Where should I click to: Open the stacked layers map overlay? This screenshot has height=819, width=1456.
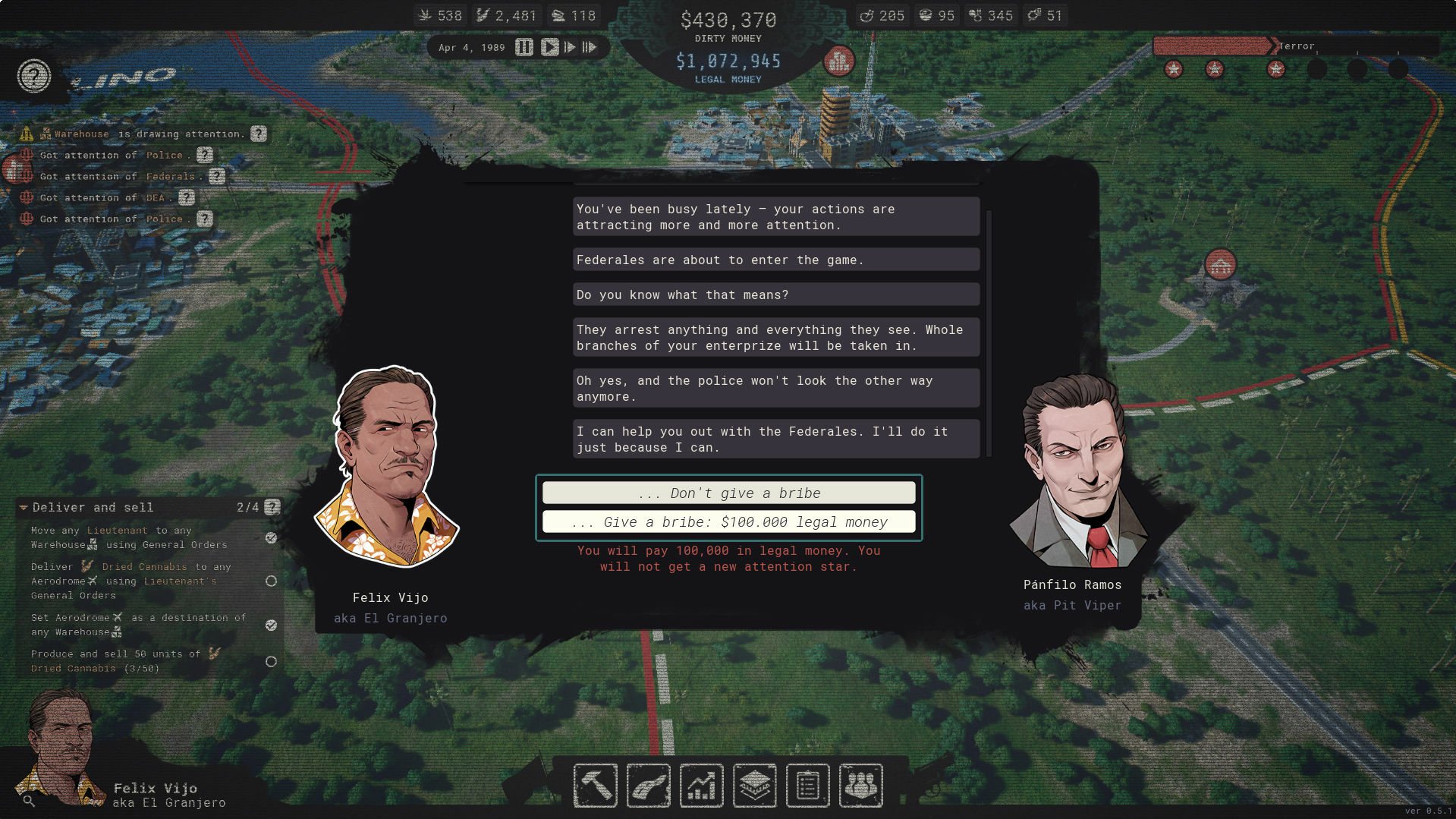click(x=755, y=786)
